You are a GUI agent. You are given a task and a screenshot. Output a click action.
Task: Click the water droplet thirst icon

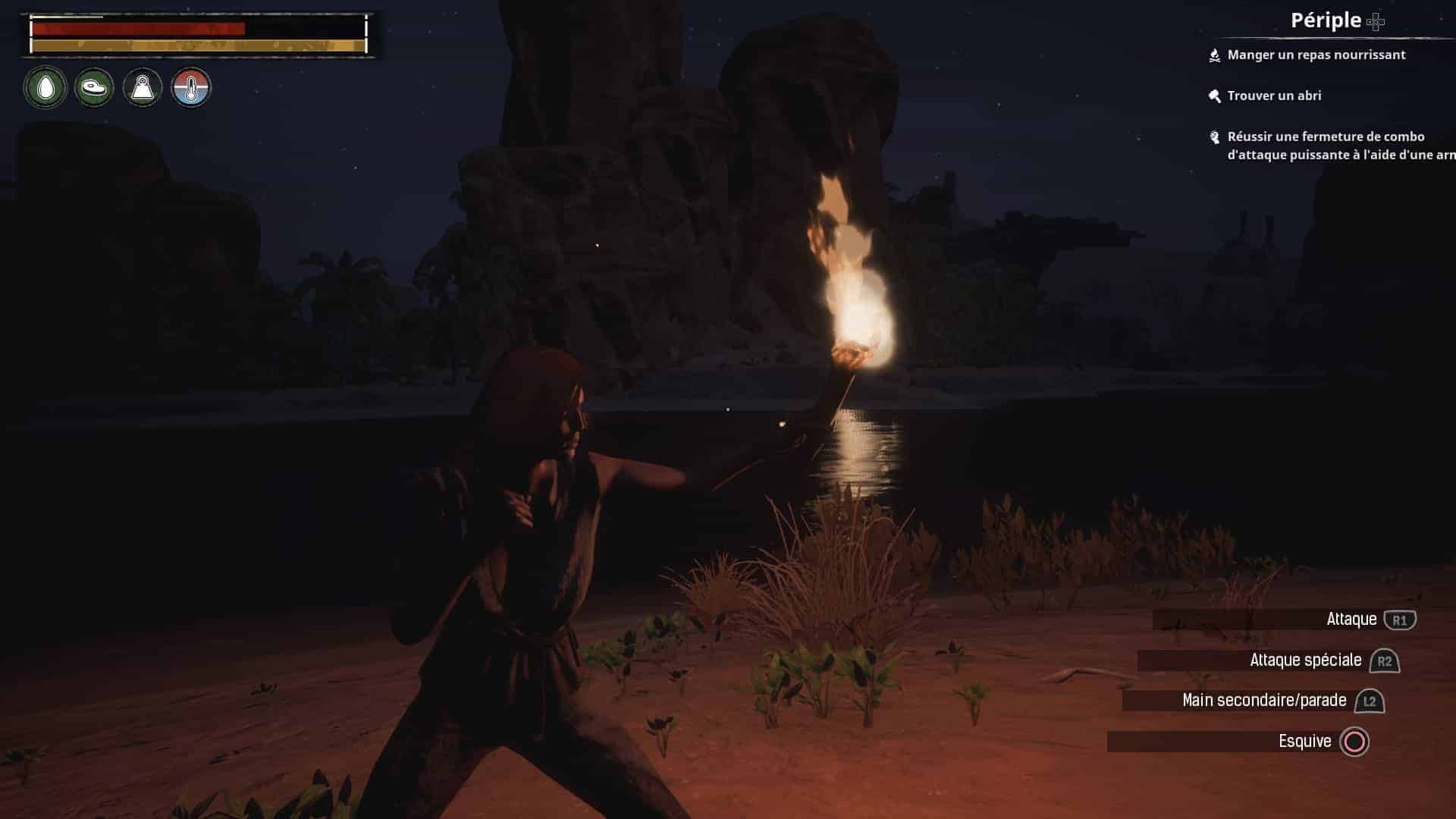pos(45,88)
